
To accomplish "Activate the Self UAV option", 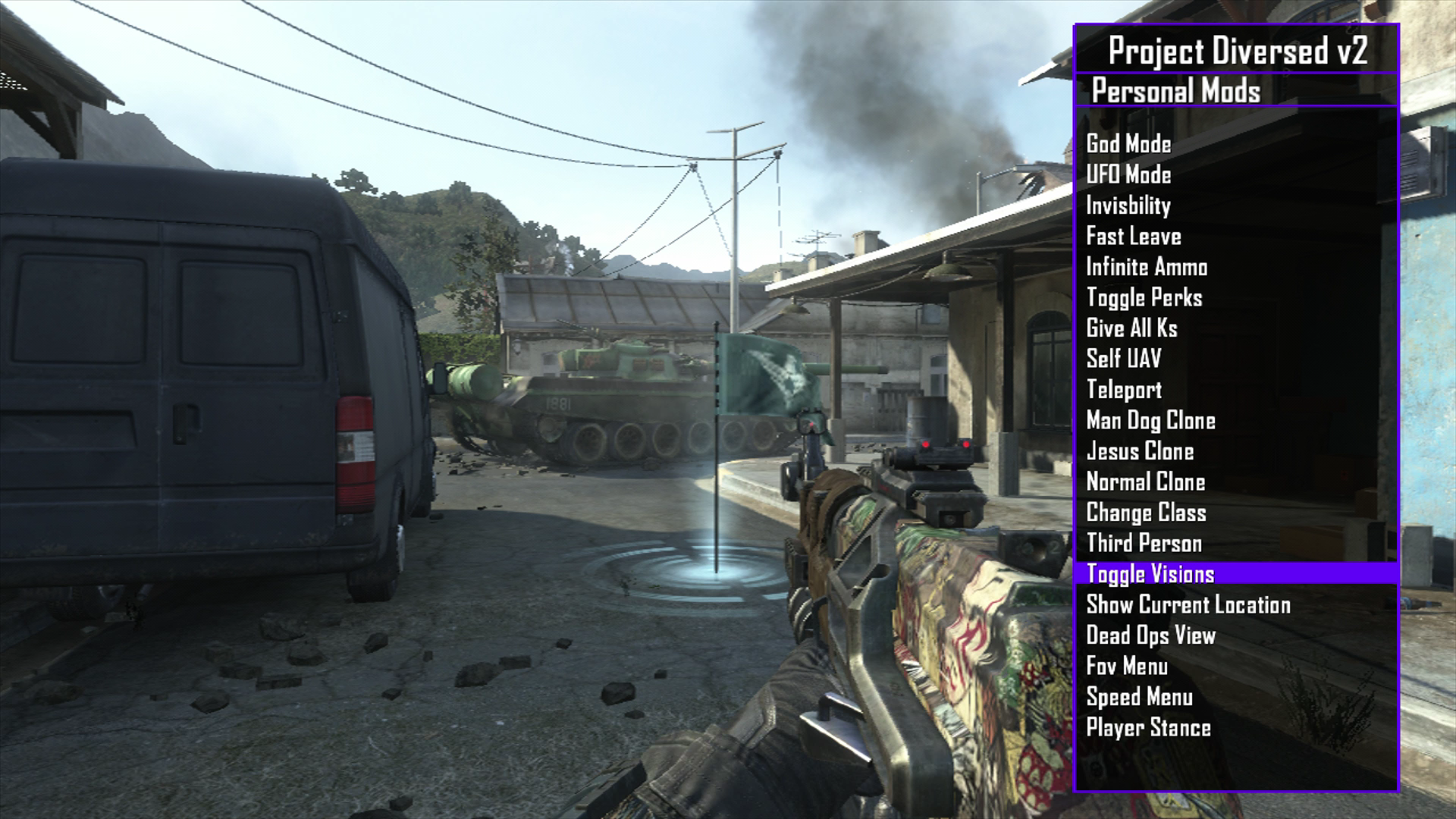I will [x=1123, y=359].
